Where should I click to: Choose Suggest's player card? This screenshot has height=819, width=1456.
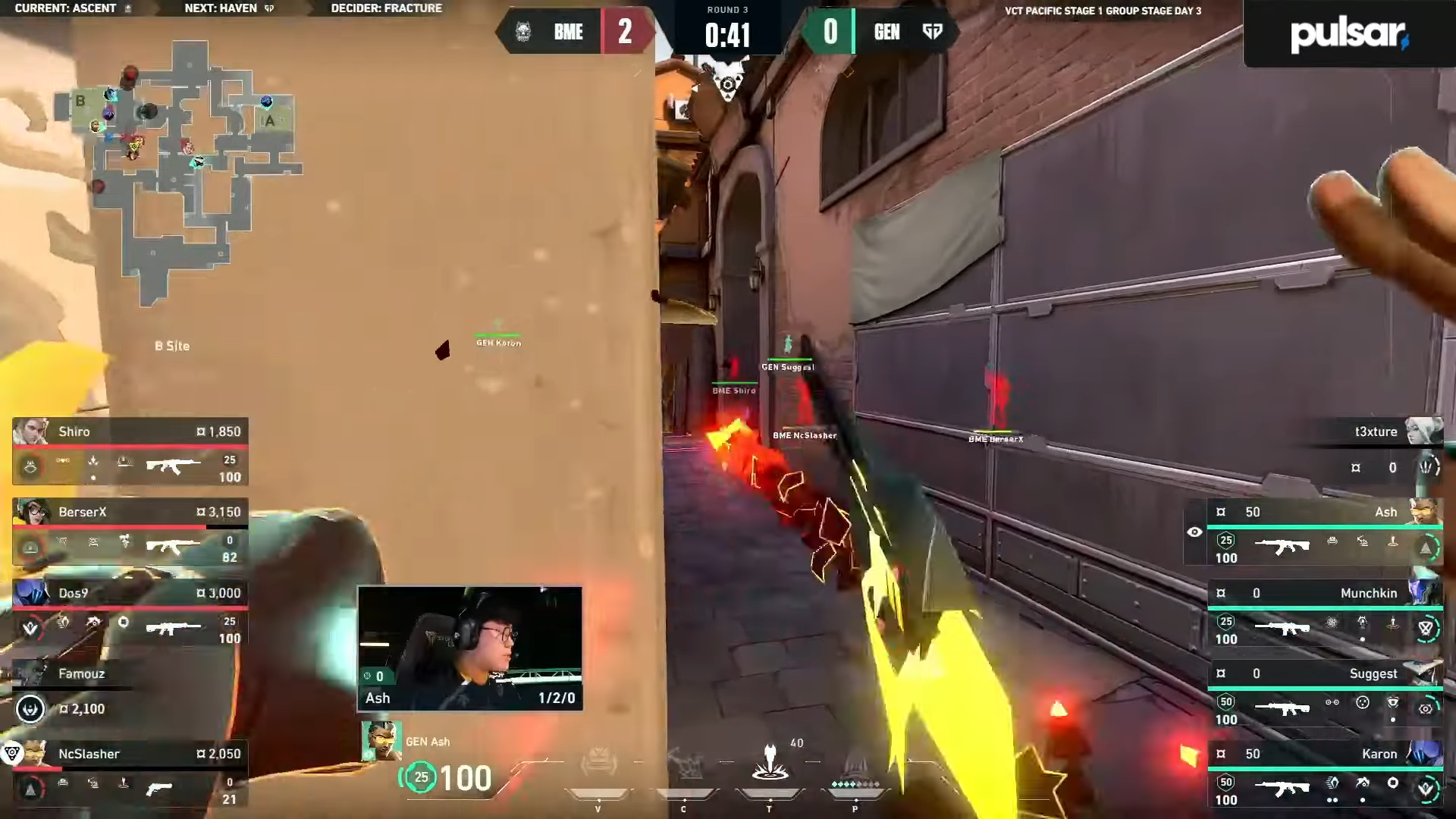(1323, 696)
